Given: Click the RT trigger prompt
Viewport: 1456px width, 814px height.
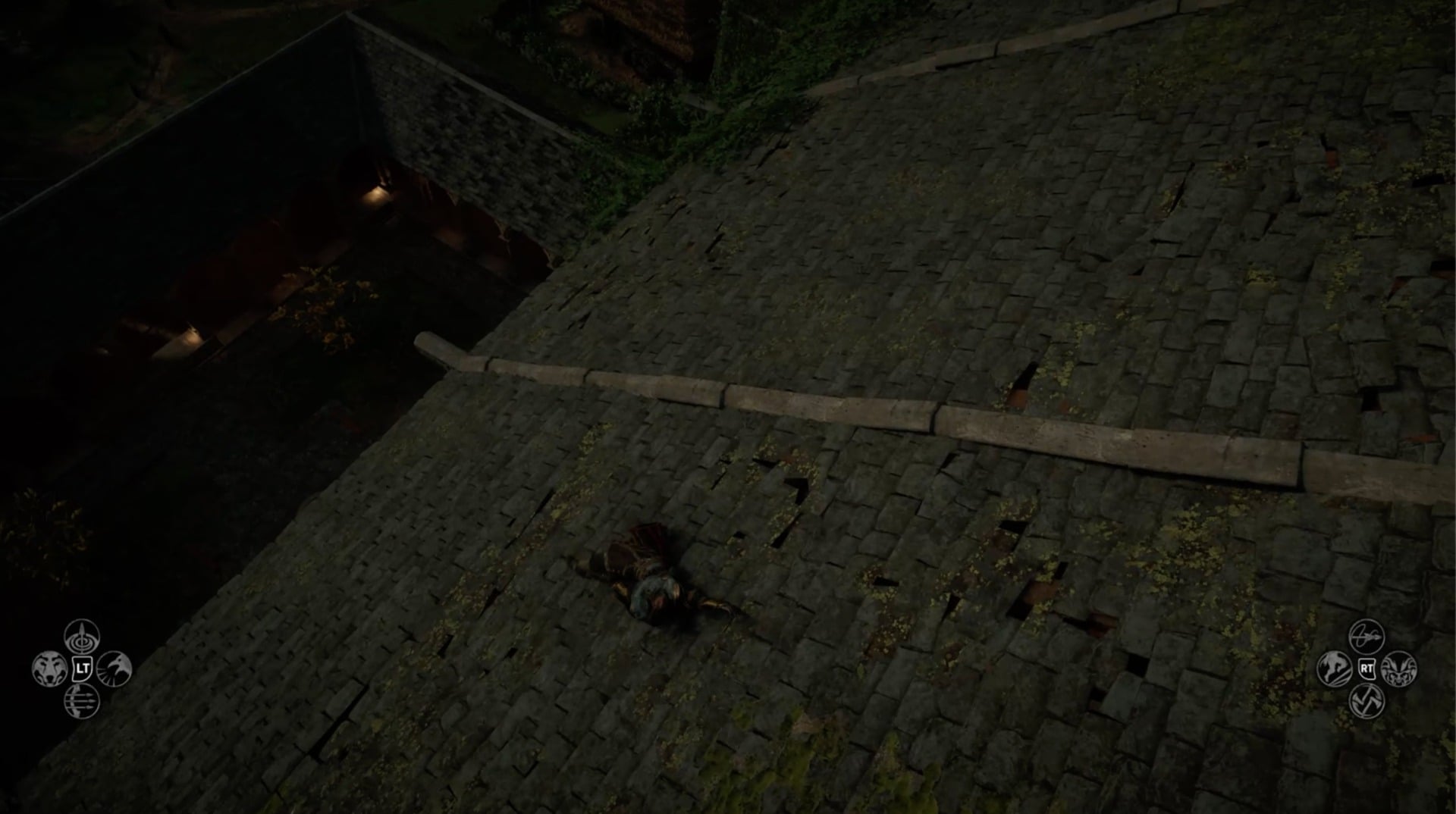Looking at the screenshot, I should (1367, 667).
